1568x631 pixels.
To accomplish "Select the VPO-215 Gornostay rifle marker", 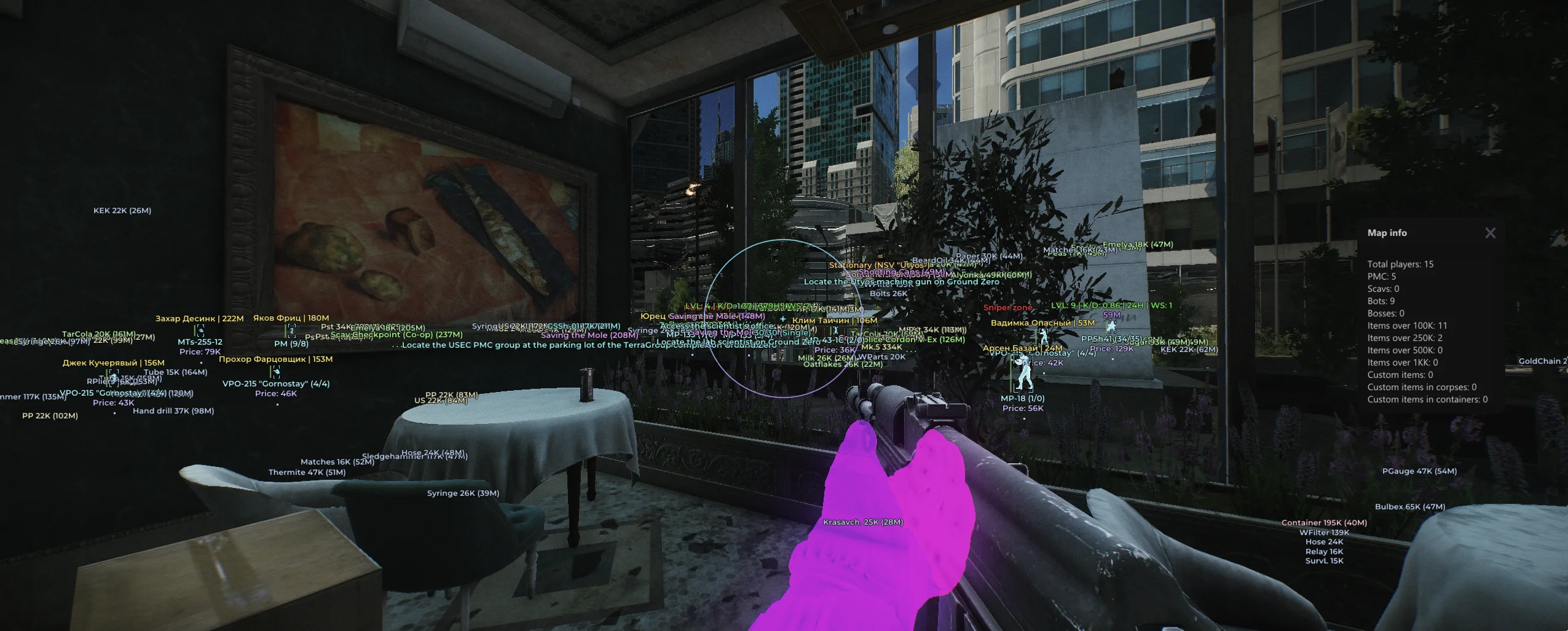I will point(276,383).
